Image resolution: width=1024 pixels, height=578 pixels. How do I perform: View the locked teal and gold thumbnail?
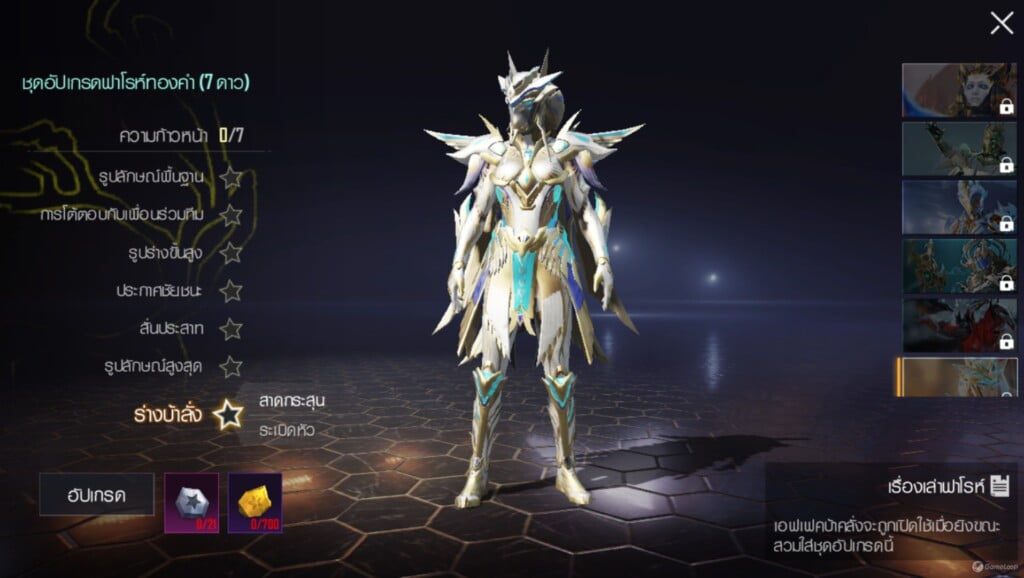click(x=959, y=265)
